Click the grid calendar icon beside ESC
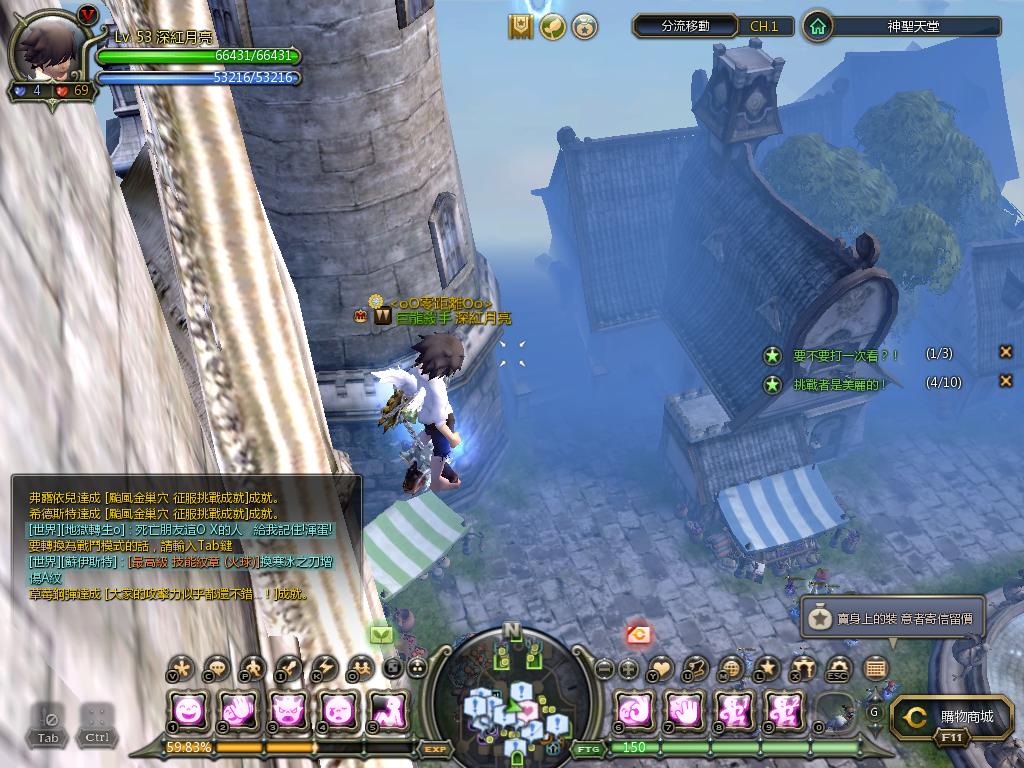 tap(875, 668)
